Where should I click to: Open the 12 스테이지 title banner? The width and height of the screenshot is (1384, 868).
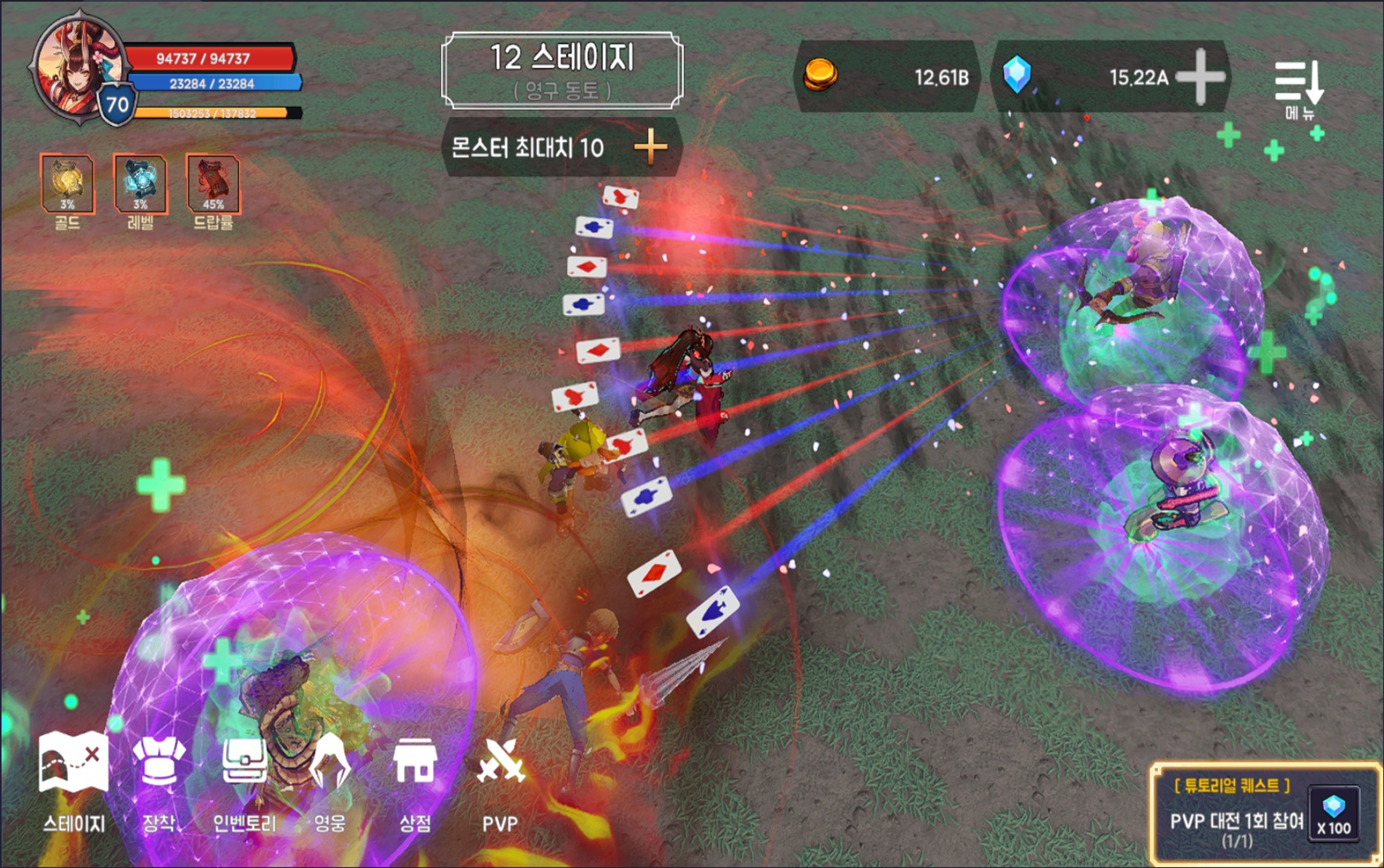(x=562, y=70)
